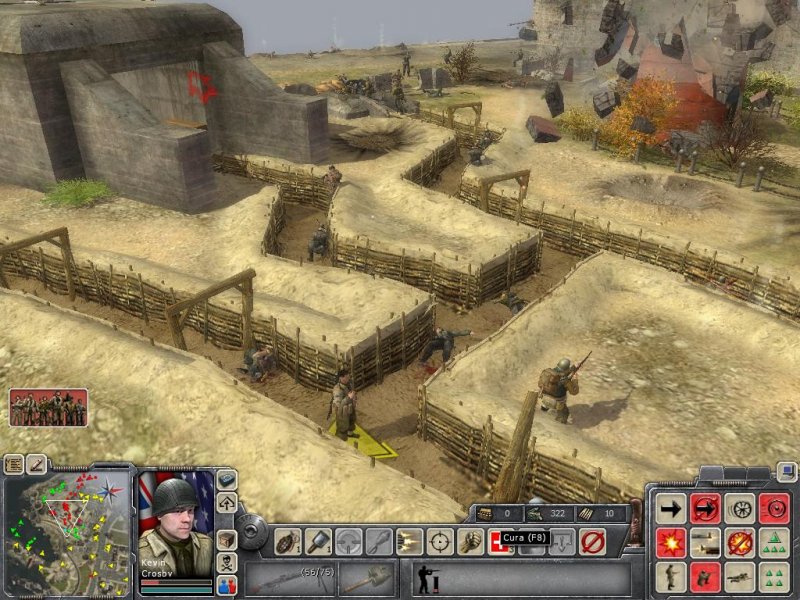Click the pencil icon above the minimap
Screen dimensions: 800x600
36,464
